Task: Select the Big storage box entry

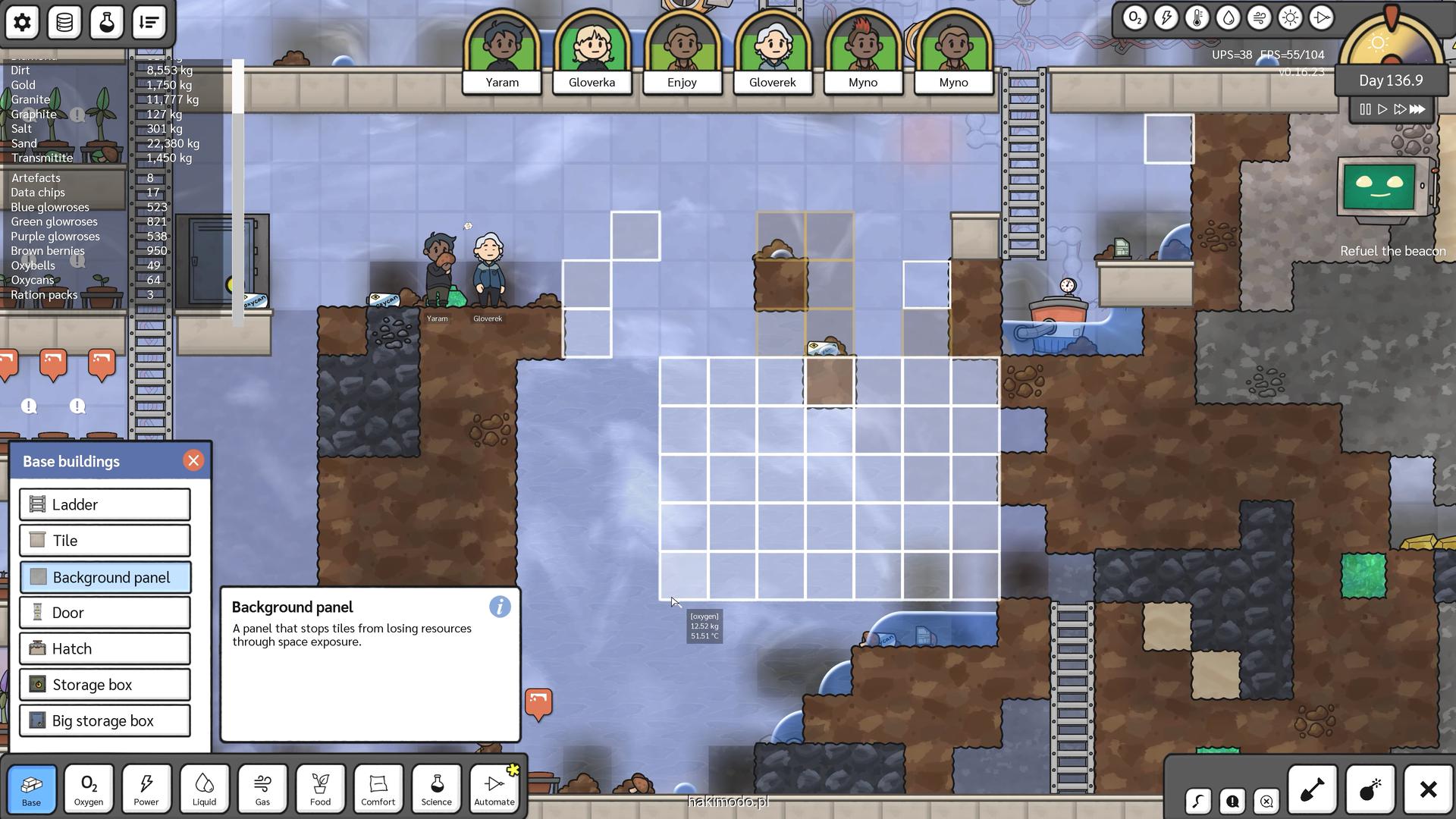Action: (105, 721)
